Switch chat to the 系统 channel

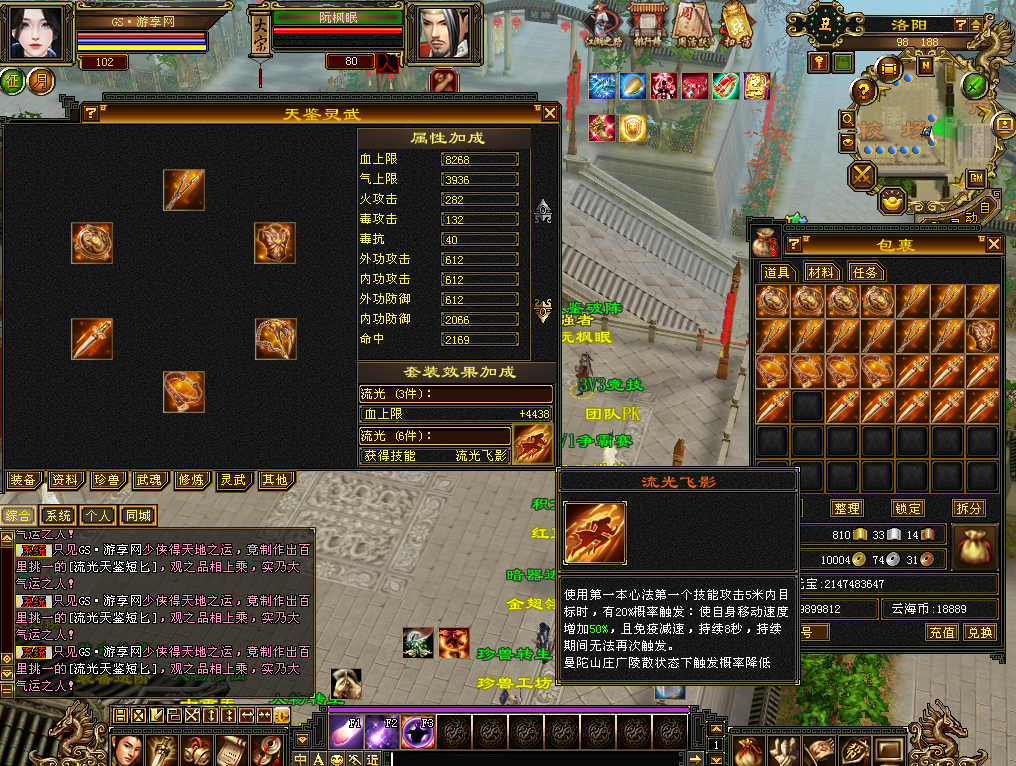coord(59,516)
